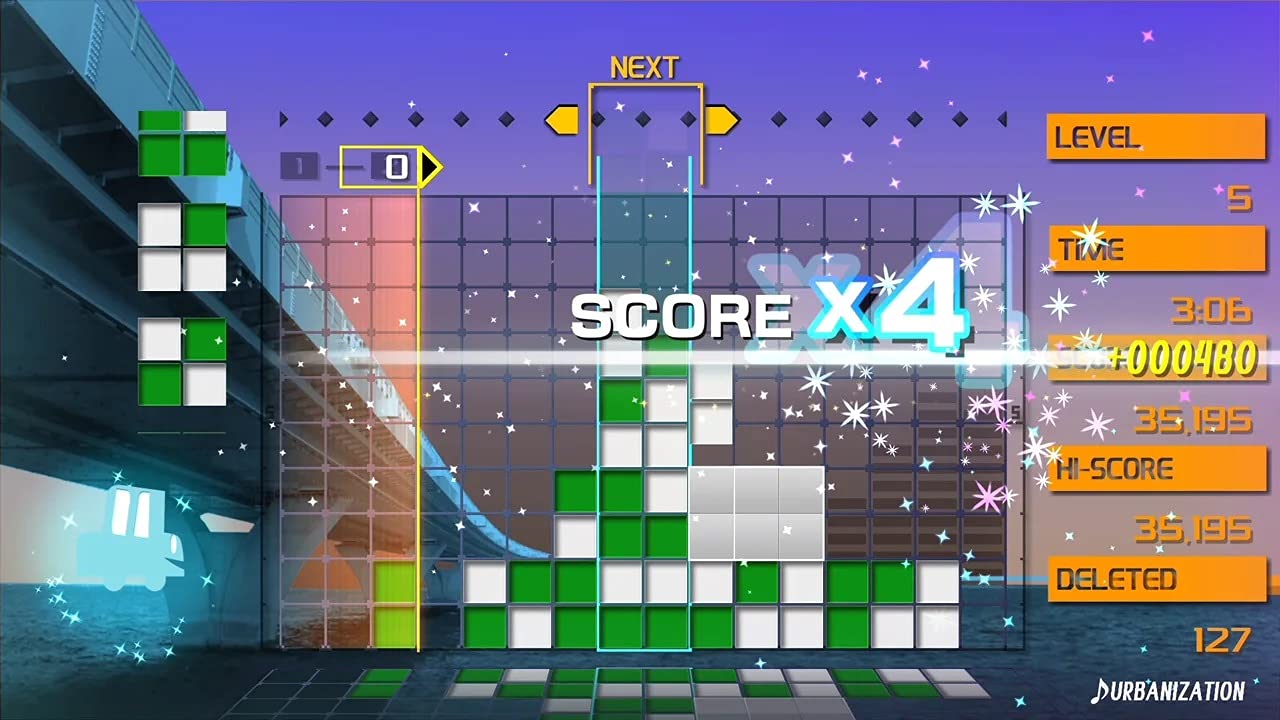Expand the DELETED panel header
This screenshot has height=720, width=1280.
[x=1155, y=580]
